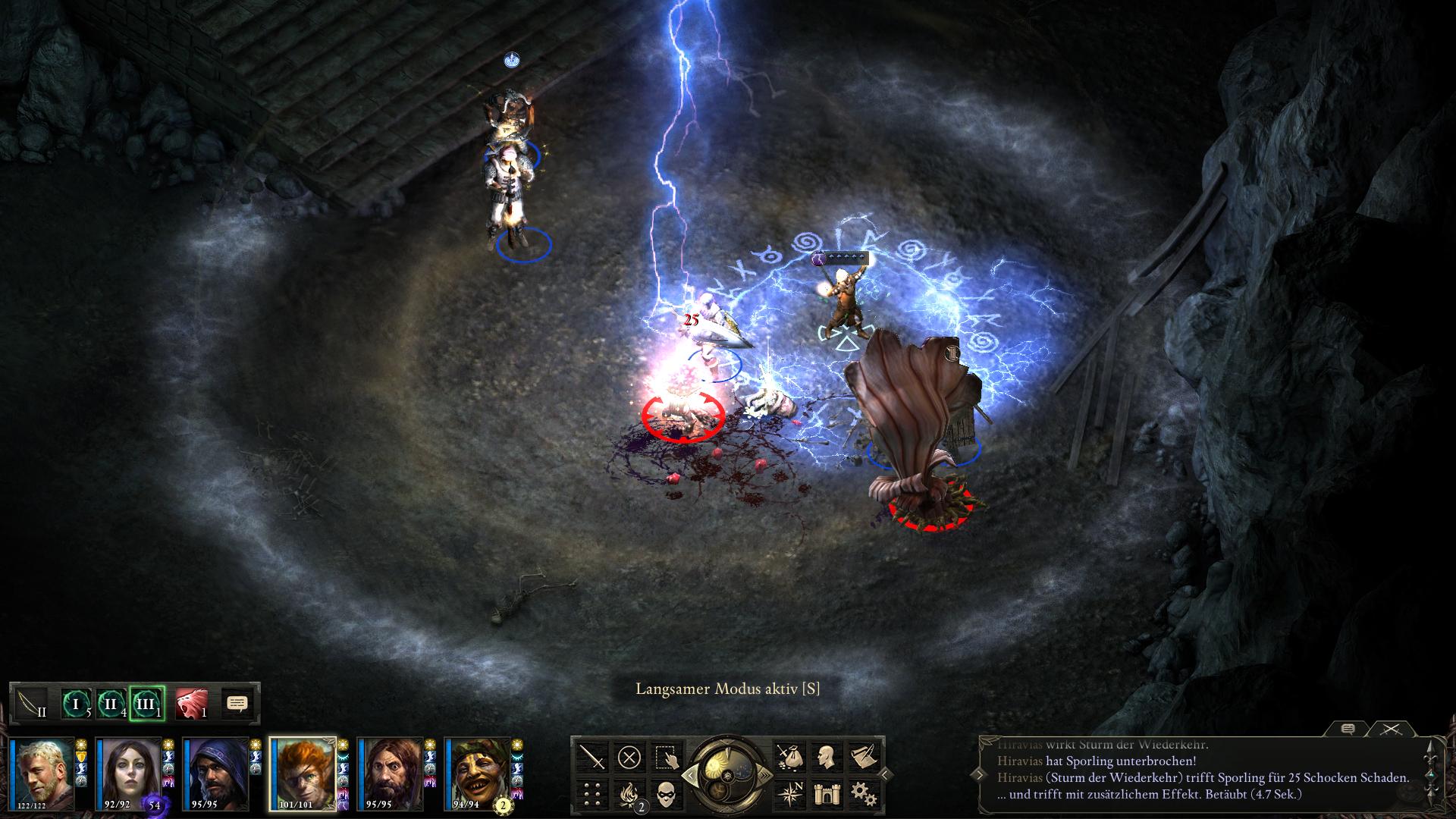The width and height of the screenshot is (1456, 819).
Task: Switch to the crossed swords combat log tab
Action: pyautogui.click(x=1391, y=729)
